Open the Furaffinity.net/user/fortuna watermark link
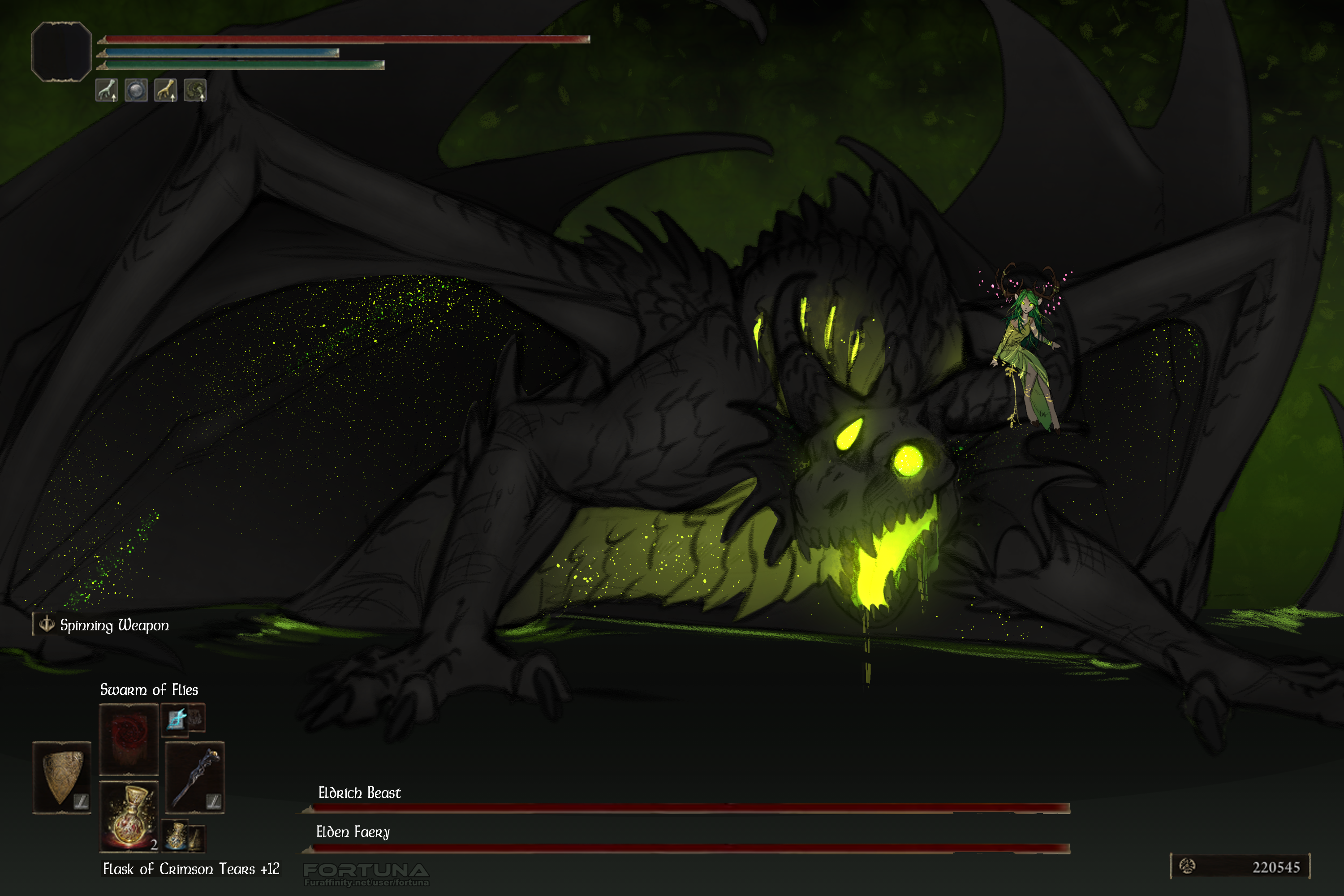 pyautogui.click(x=366, y=882)
